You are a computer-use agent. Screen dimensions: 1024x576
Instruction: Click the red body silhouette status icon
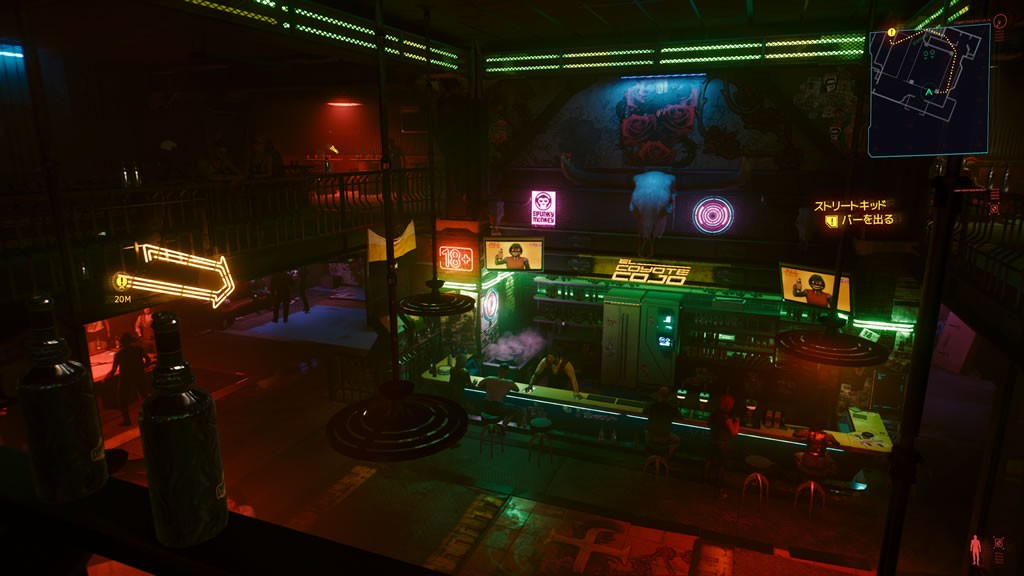point(975,548)
